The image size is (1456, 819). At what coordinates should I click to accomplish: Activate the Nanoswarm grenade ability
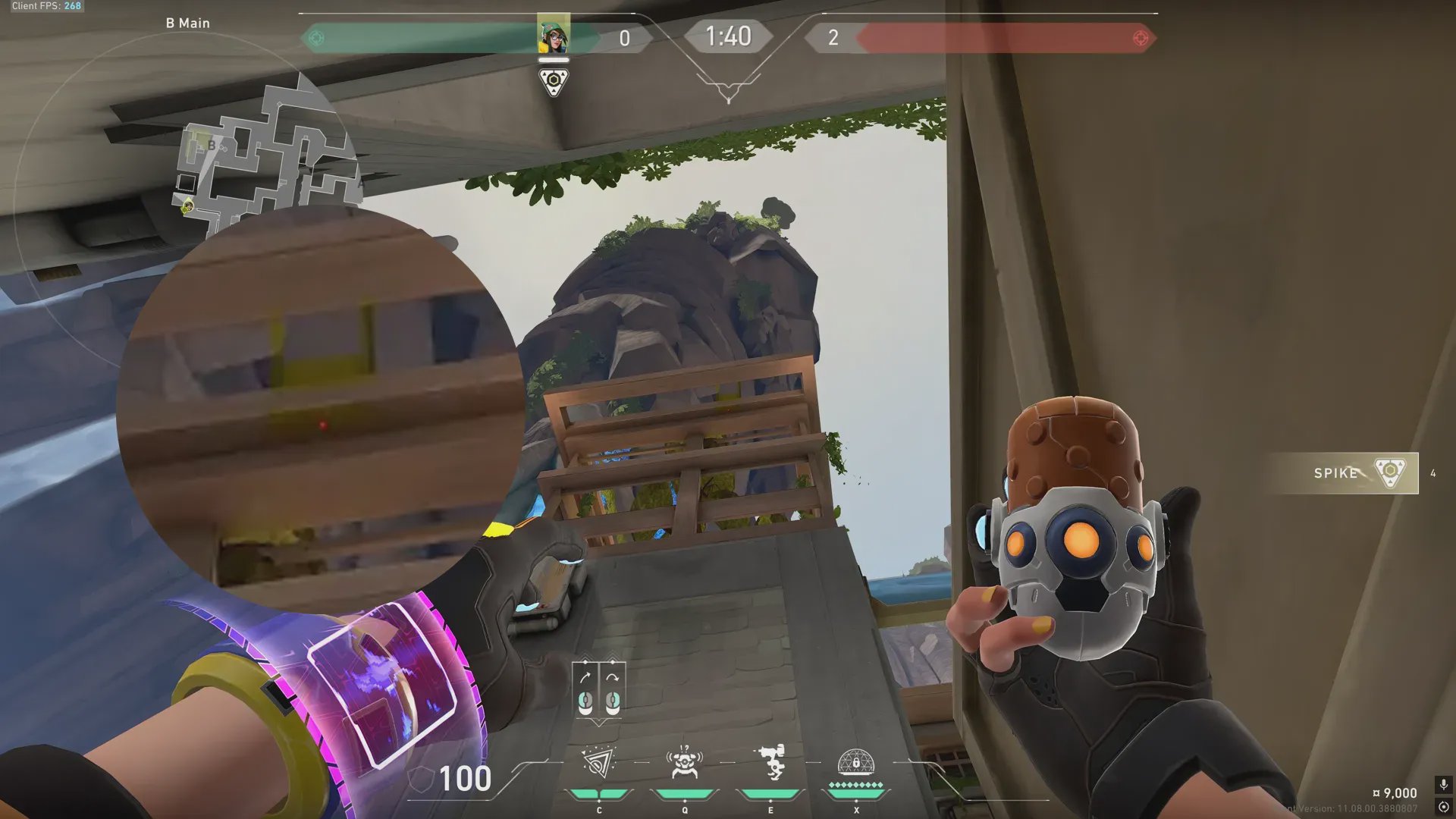(598, 764)
